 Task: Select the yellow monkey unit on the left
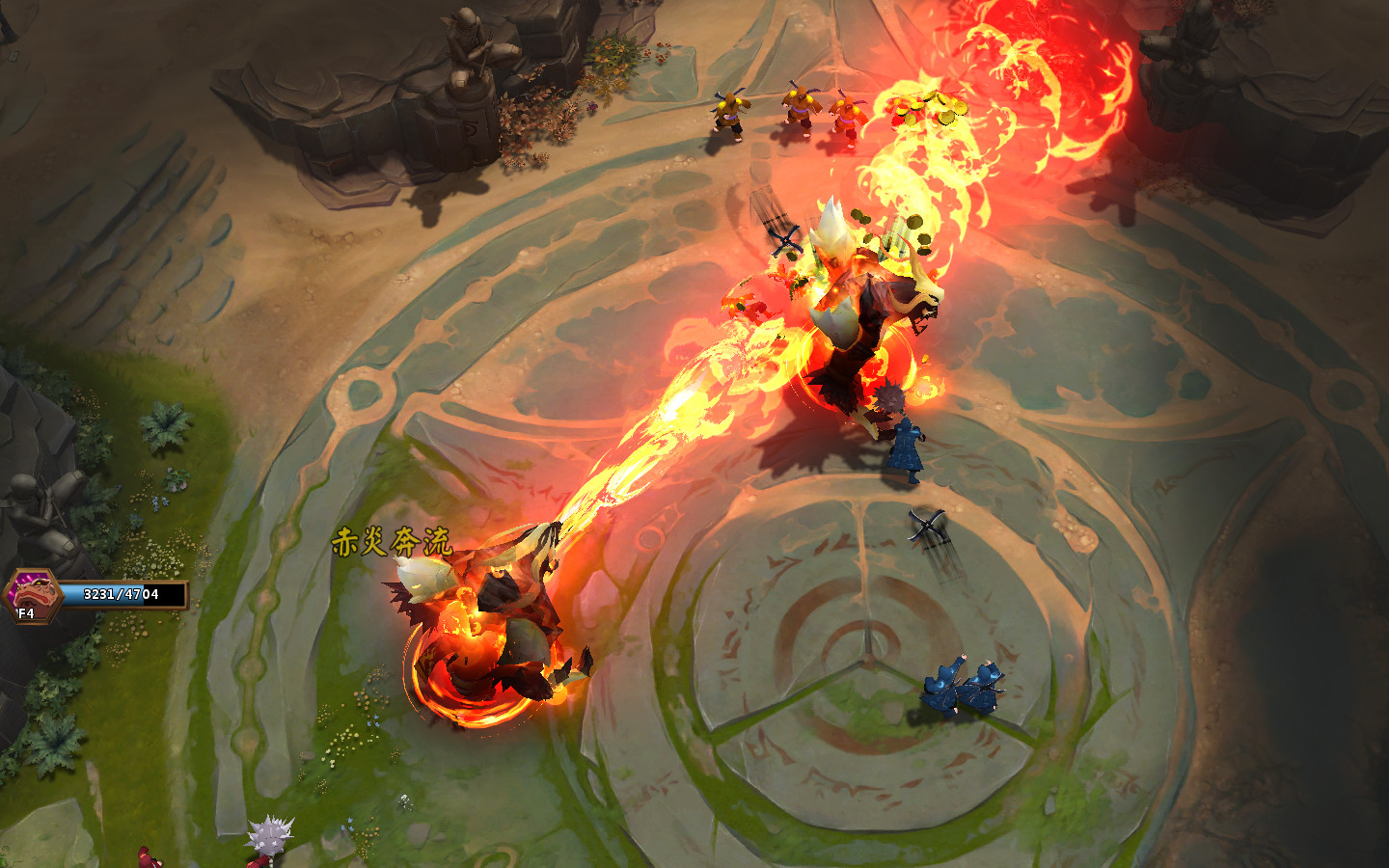(x=730, y=116)
